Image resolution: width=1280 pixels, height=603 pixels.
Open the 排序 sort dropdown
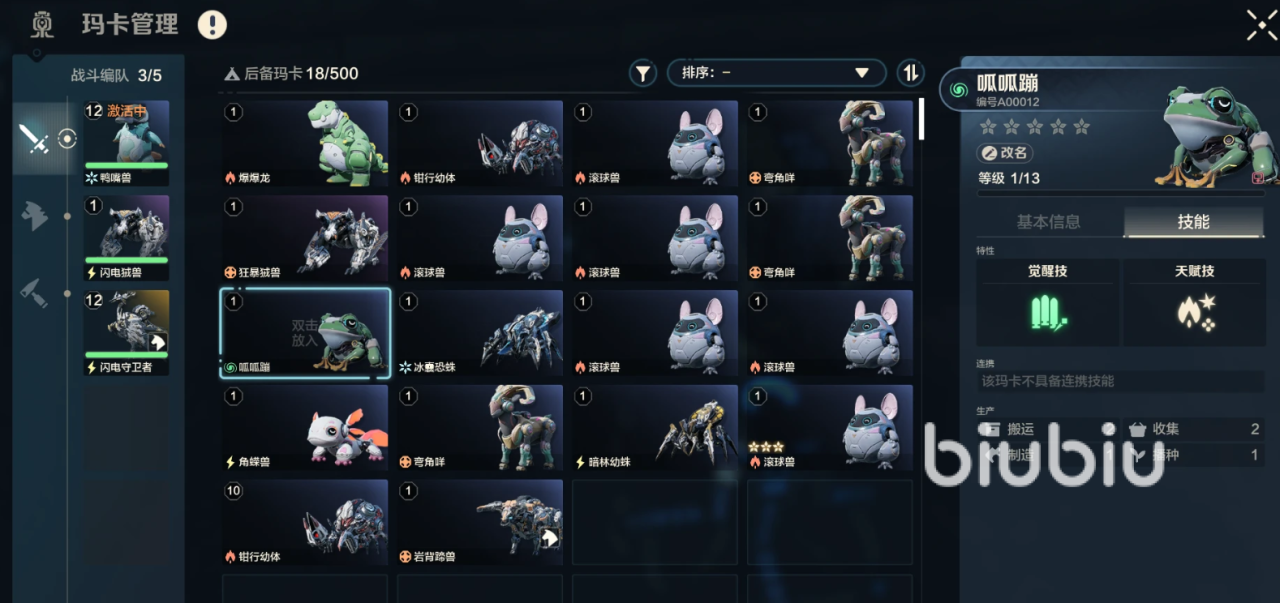pos(776,73)
